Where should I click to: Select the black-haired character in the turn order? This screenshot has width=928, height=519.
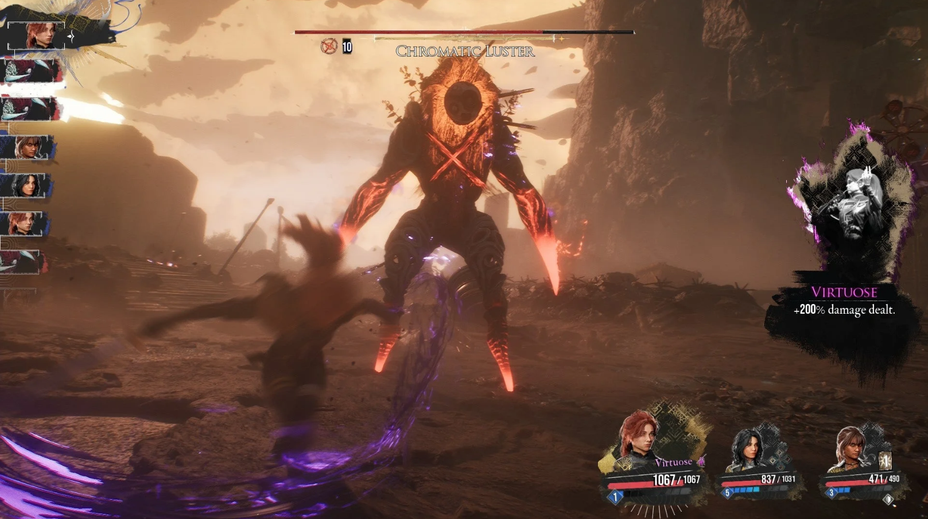pos(26,185)
